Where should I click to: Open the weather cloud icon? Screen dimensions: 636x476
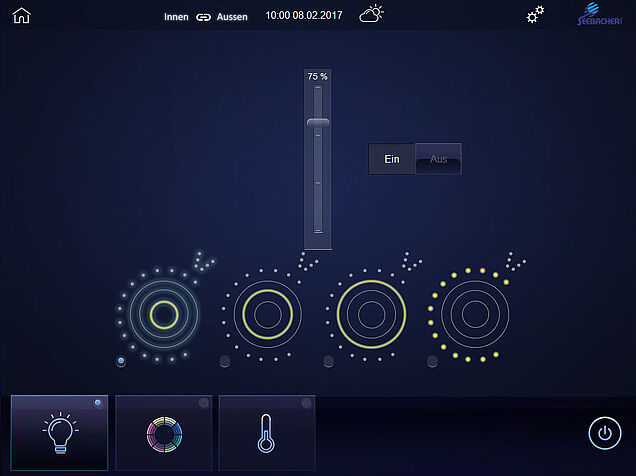point(372,14)
